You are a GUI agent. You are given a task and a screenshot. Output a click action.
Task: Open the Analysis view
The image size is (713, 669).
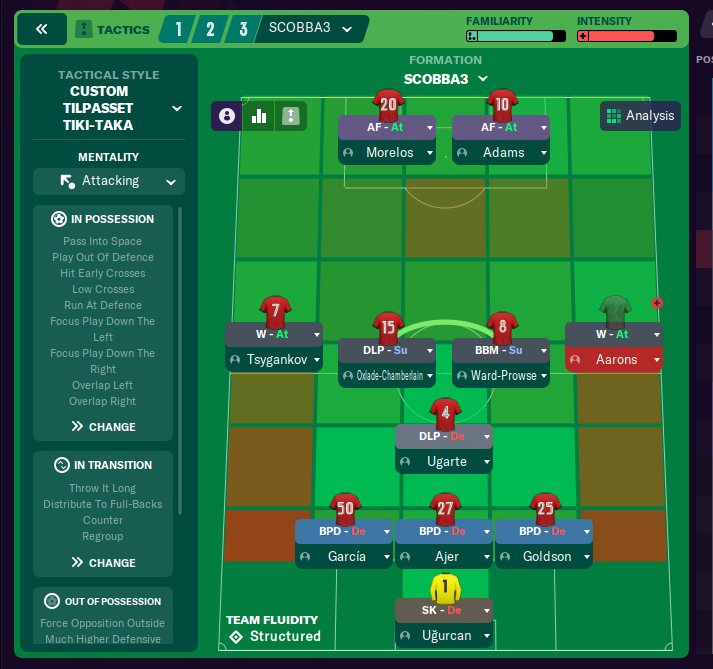(640, 116)
